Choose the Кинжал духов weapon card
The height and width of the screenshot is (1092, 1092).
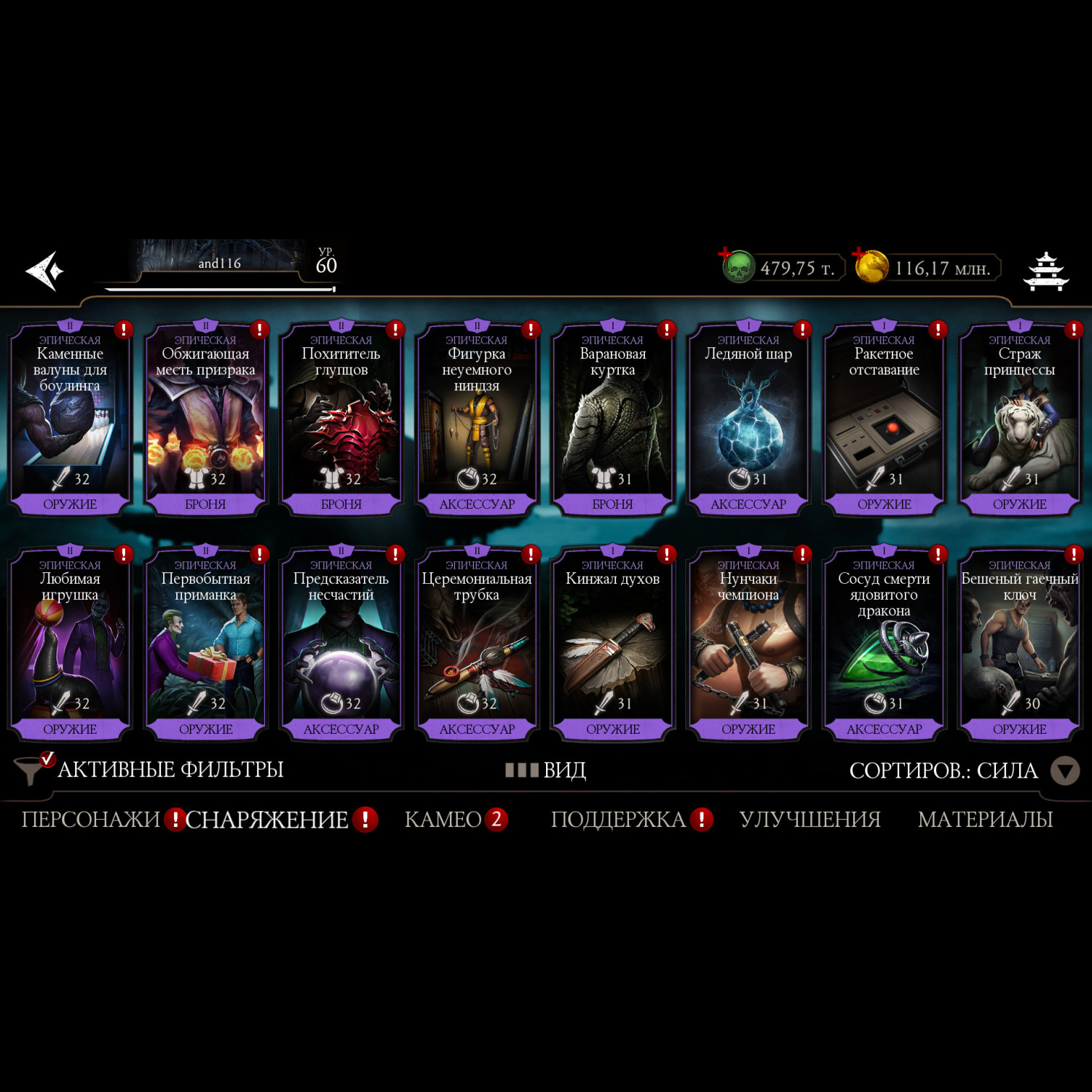click(612, 644)
